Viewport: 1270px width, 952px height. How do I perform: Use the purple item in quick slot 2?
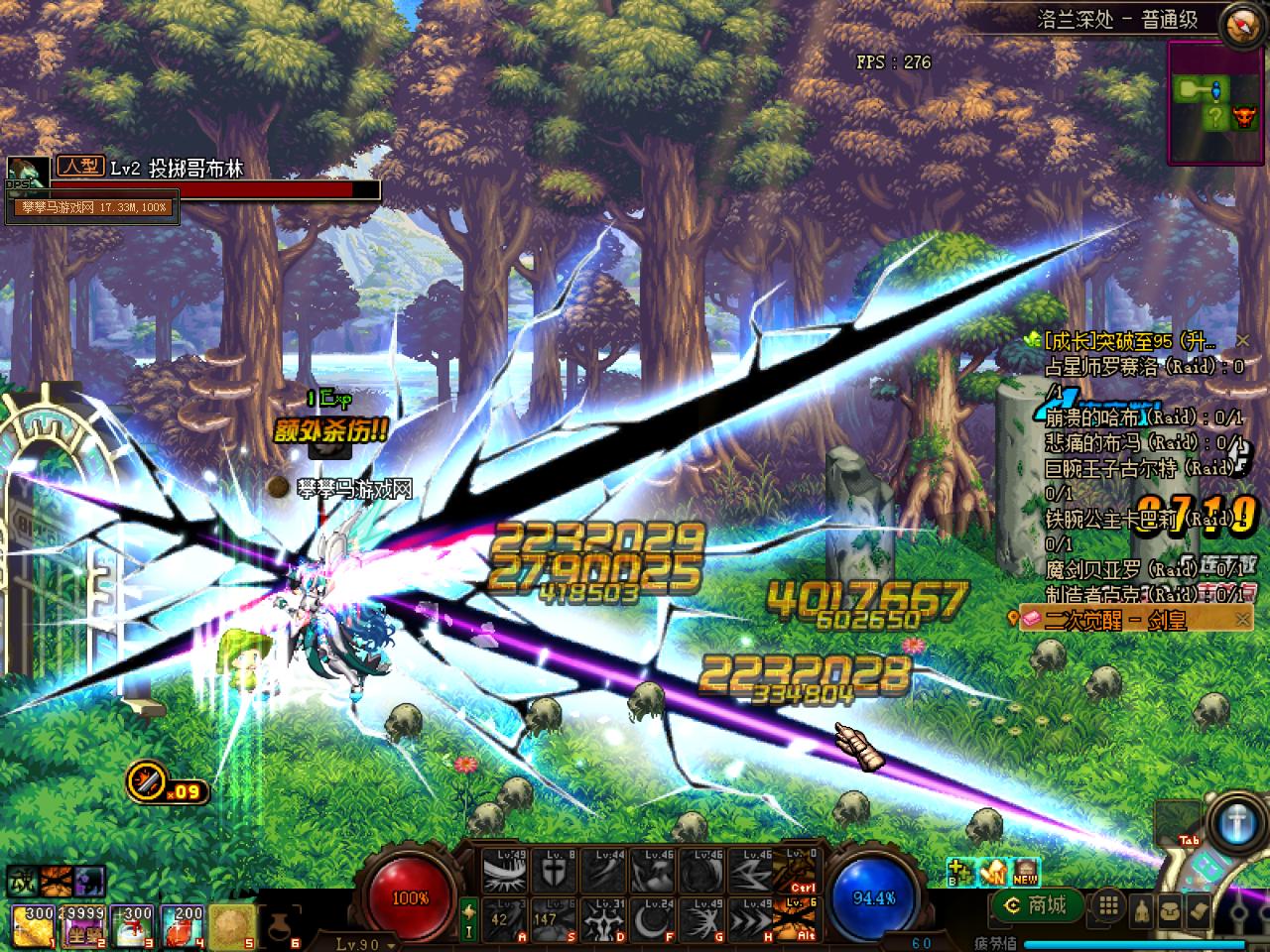82,924
